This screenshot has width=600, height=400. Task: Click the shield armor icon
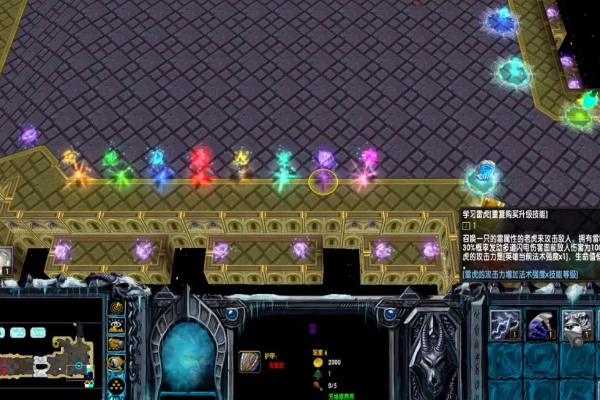click(x=250, y=360)
